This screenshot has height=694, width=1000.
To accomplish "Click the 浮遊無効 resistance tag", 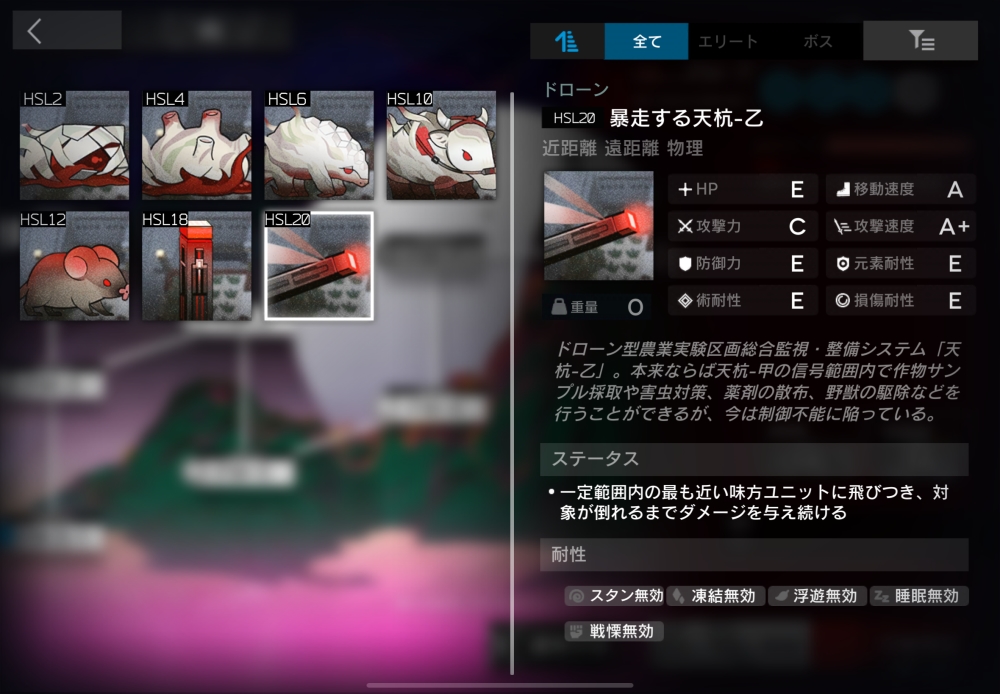I will click(817, 596).
